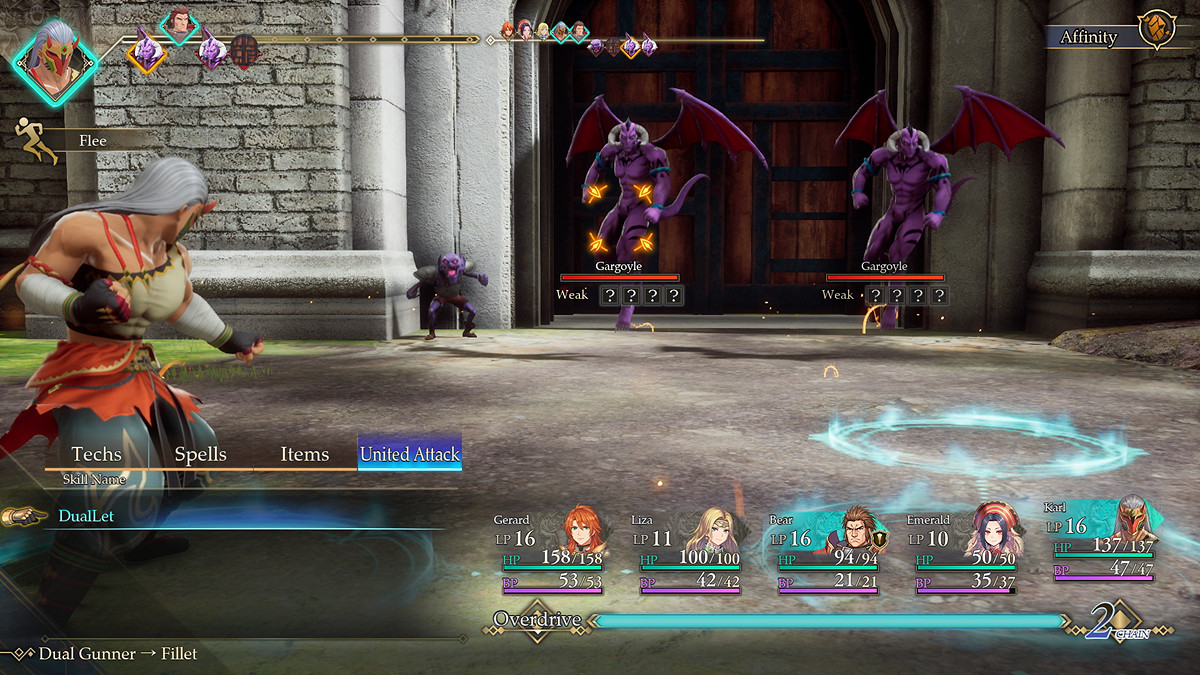Viewport: 1200px width, 675px height.
Task: Click the active character turn portrait
Action: [55, 59]
